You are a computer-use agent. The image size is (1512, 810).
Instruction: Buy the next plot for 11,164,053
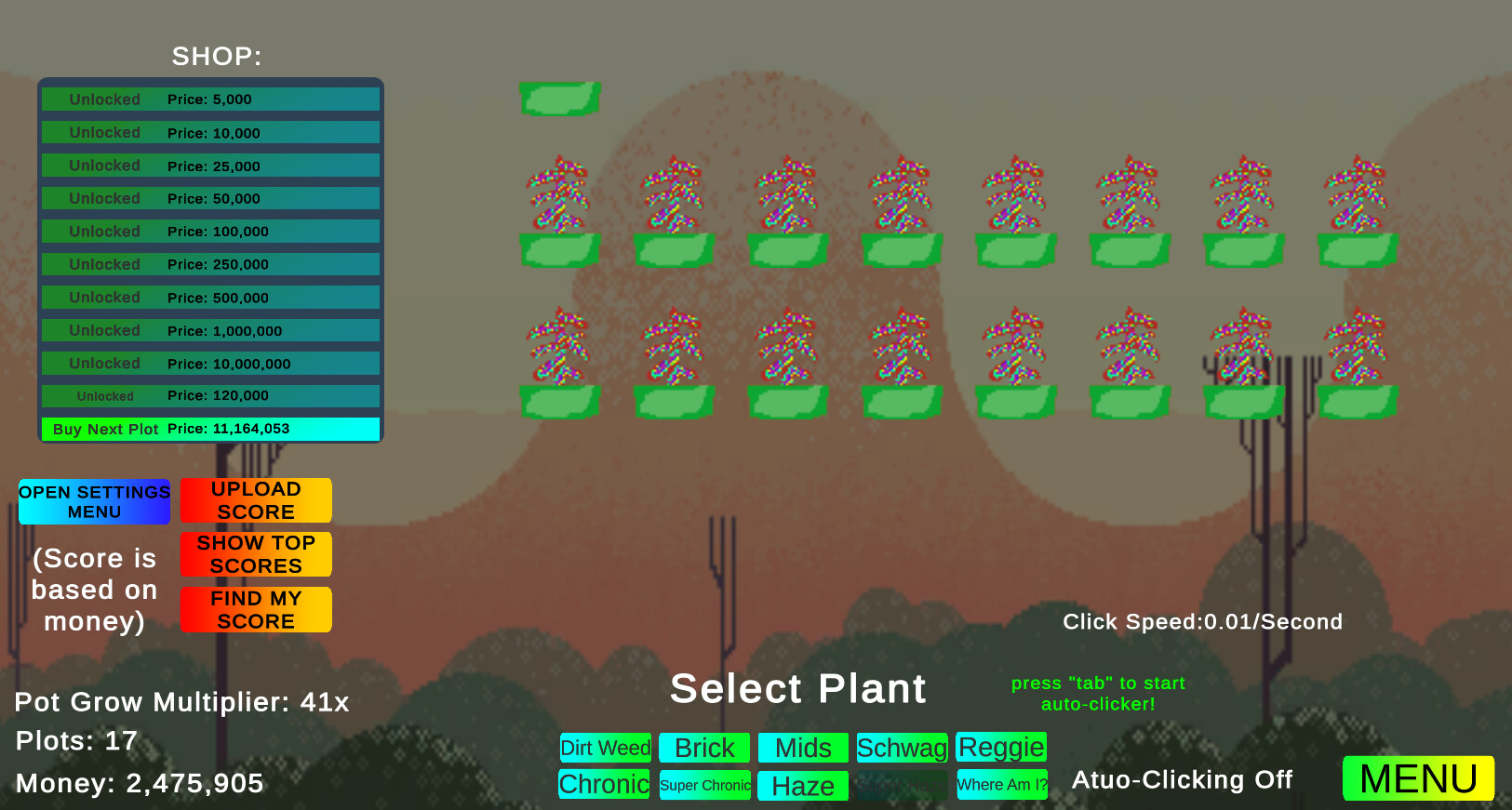(x=209, y=429)
